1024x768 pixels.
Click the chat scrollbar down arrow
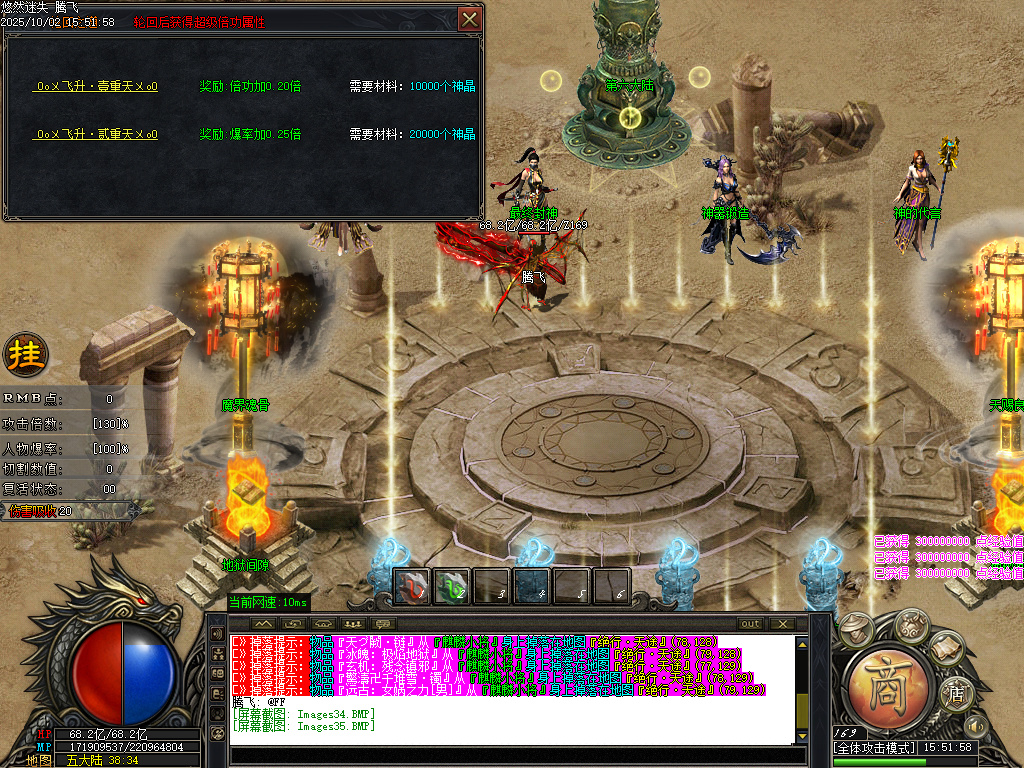tap(801, 737)
